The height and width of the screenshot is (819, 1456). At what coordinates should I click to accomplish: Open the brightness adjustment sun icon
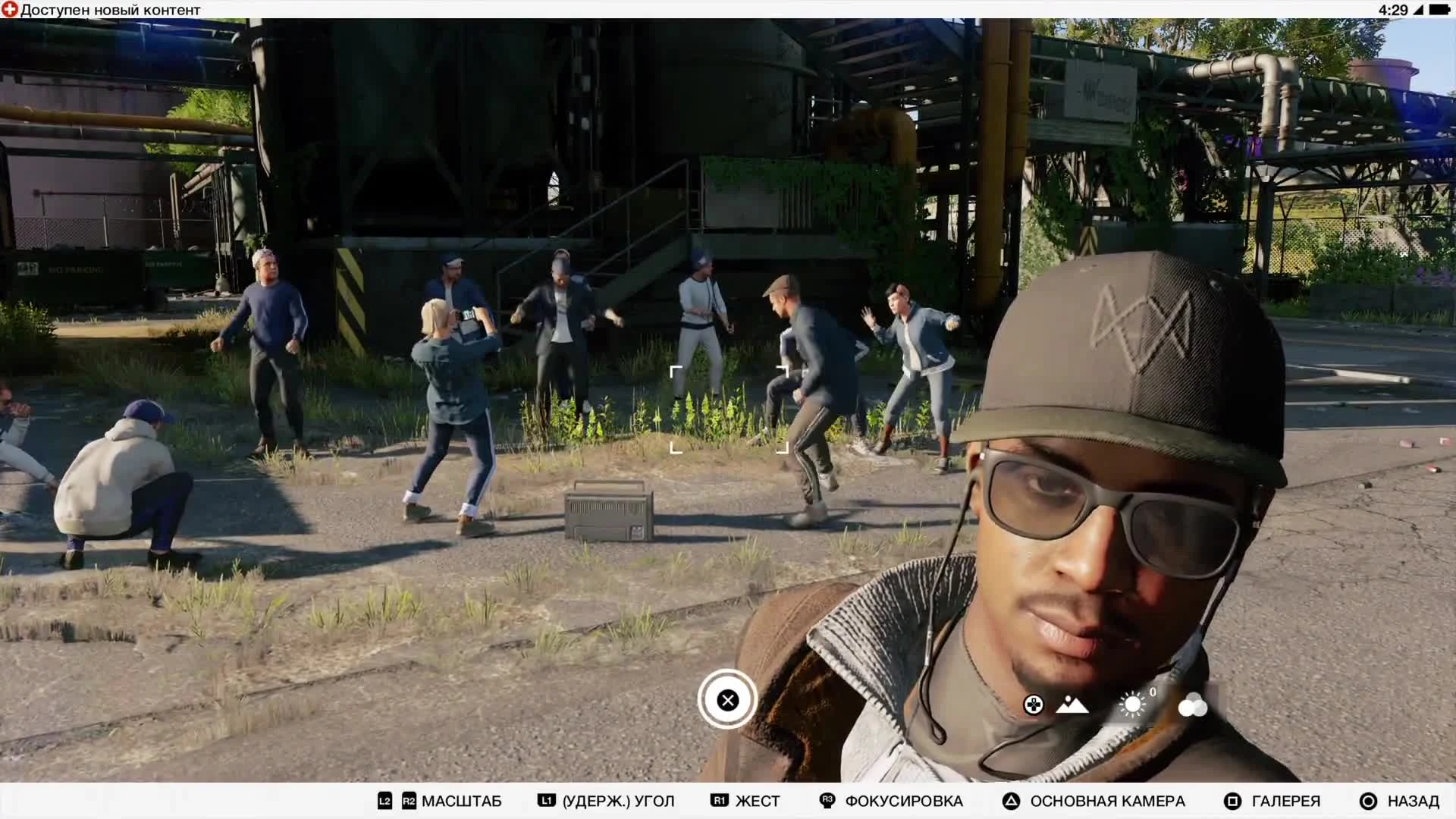1132,704
